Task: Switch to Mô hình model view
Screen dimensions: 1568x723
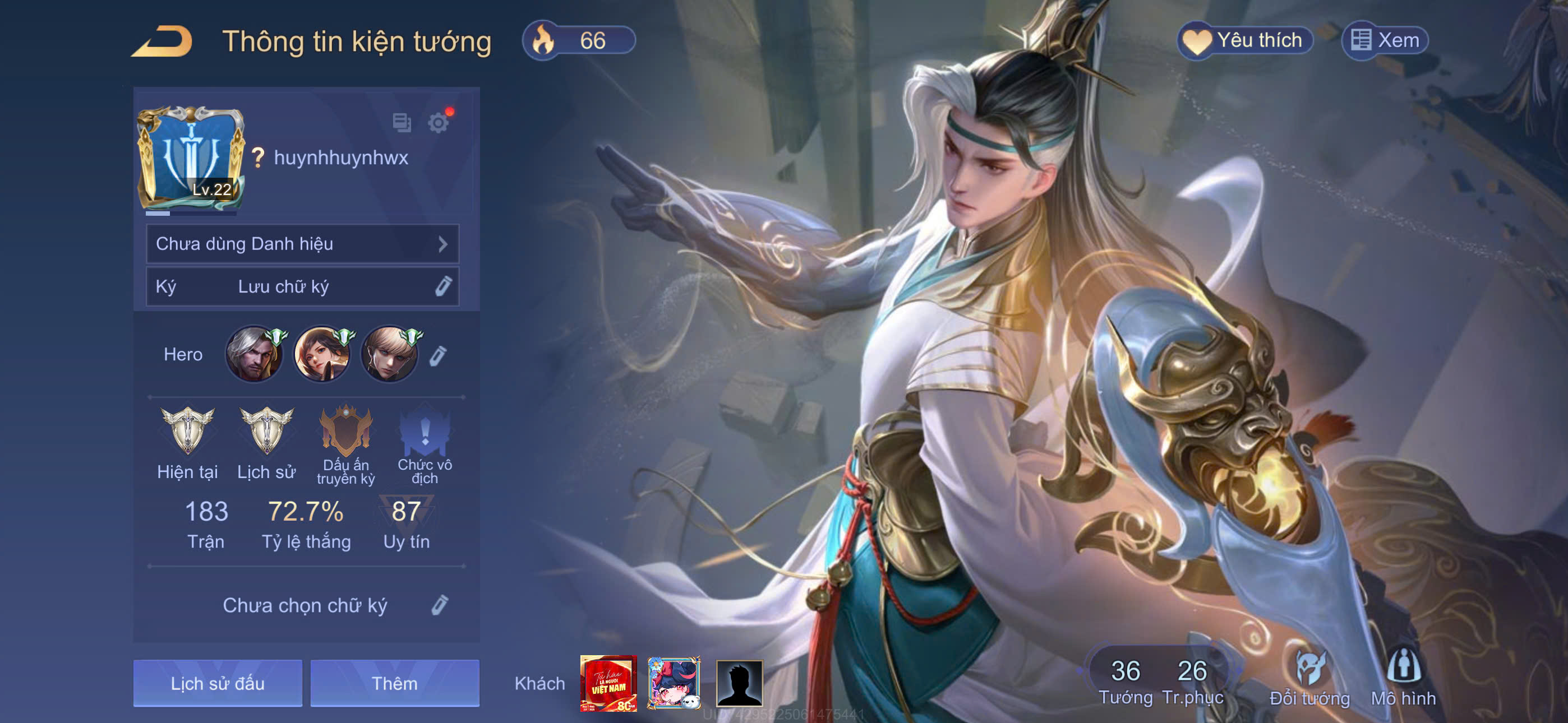Action: 1403,678
